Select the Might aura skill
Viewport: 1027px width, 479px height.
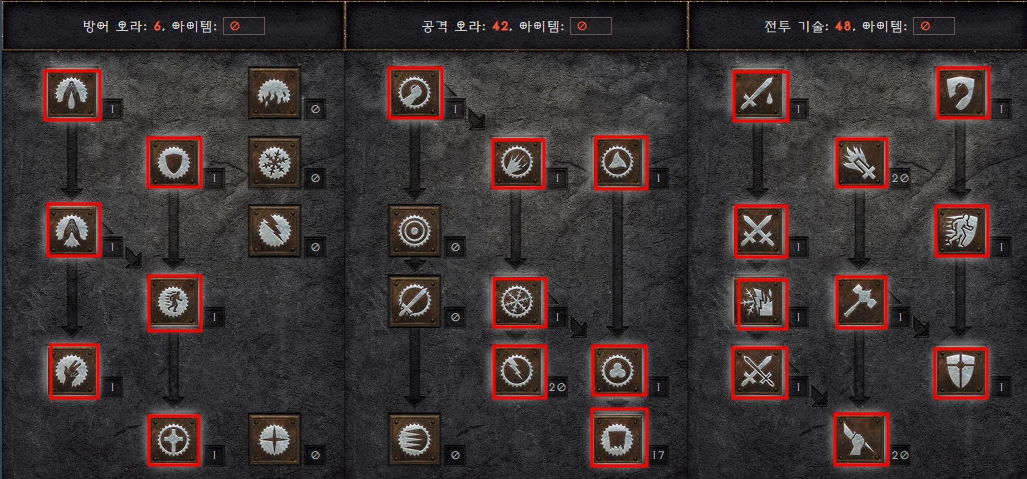coord(414,95)
